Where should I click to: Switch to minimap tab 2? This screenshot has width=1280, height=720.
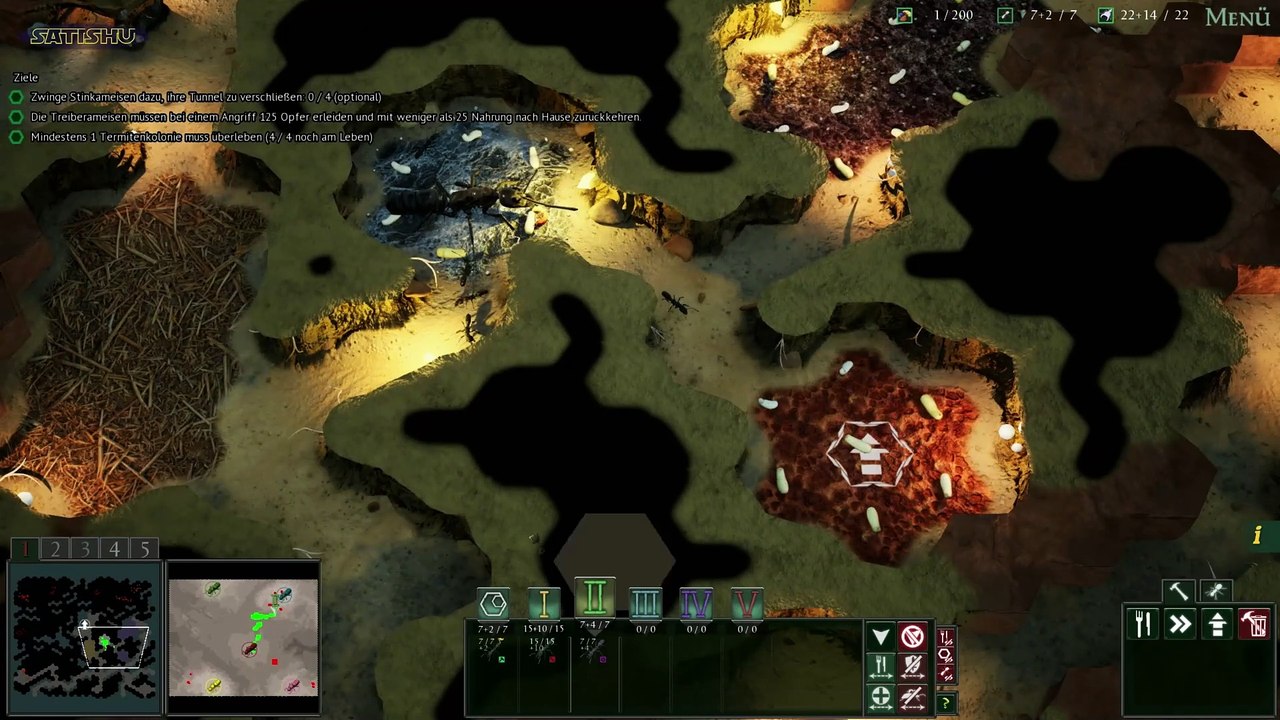55,549
